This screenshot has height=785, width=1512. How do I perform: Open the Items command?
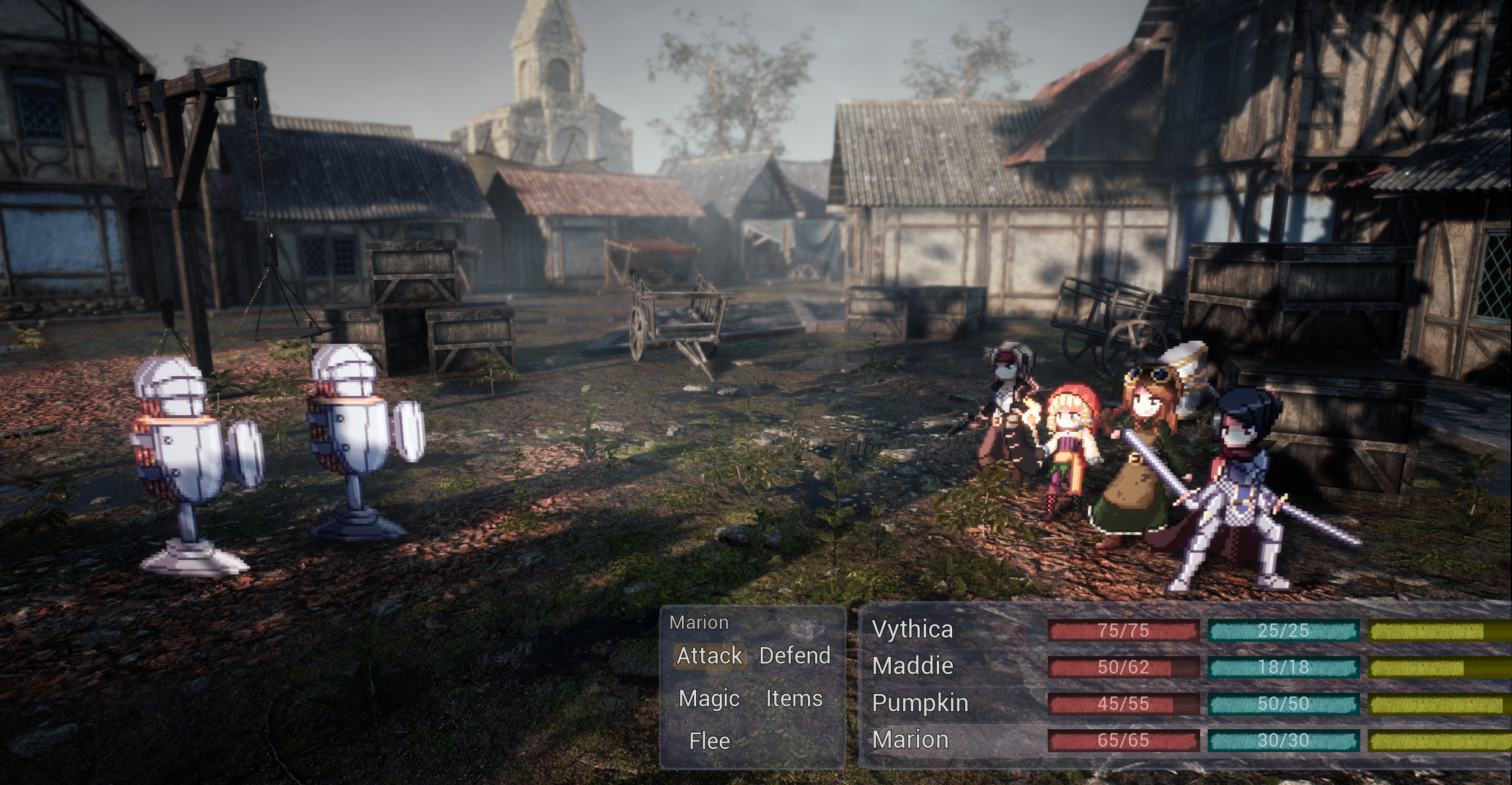point(795,698)
